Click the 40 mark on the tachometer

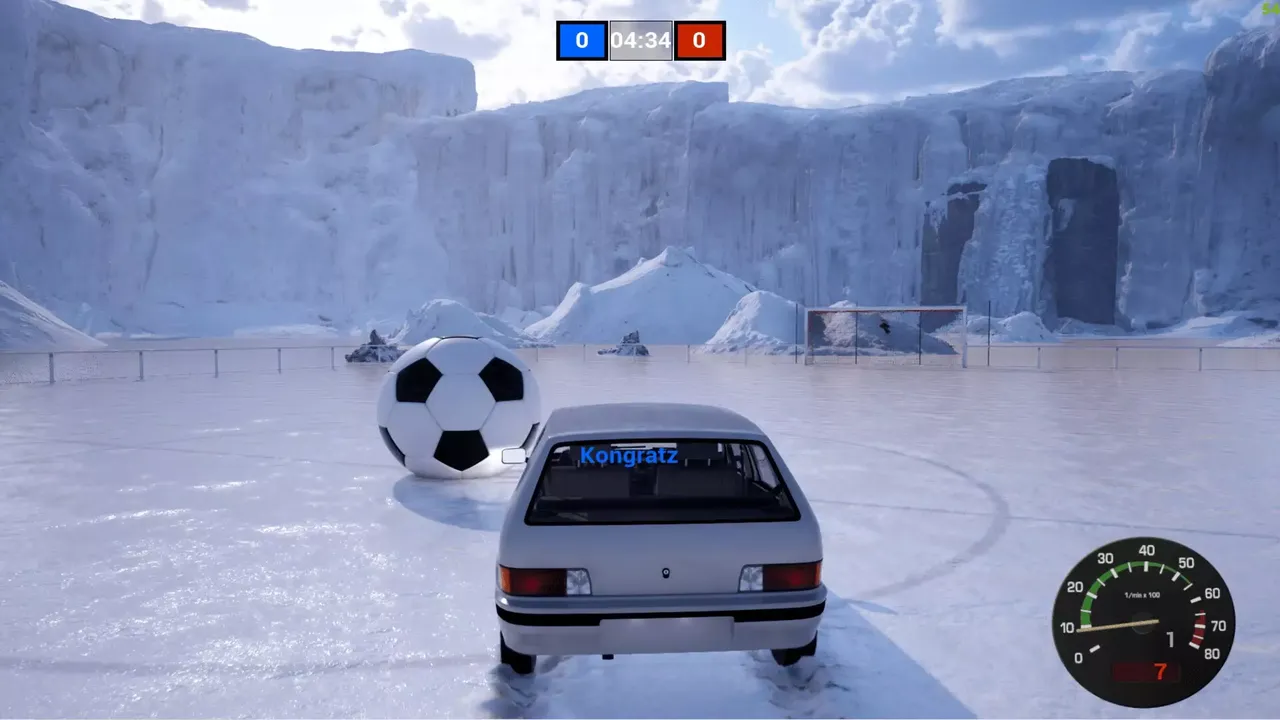click(1147, 550)
